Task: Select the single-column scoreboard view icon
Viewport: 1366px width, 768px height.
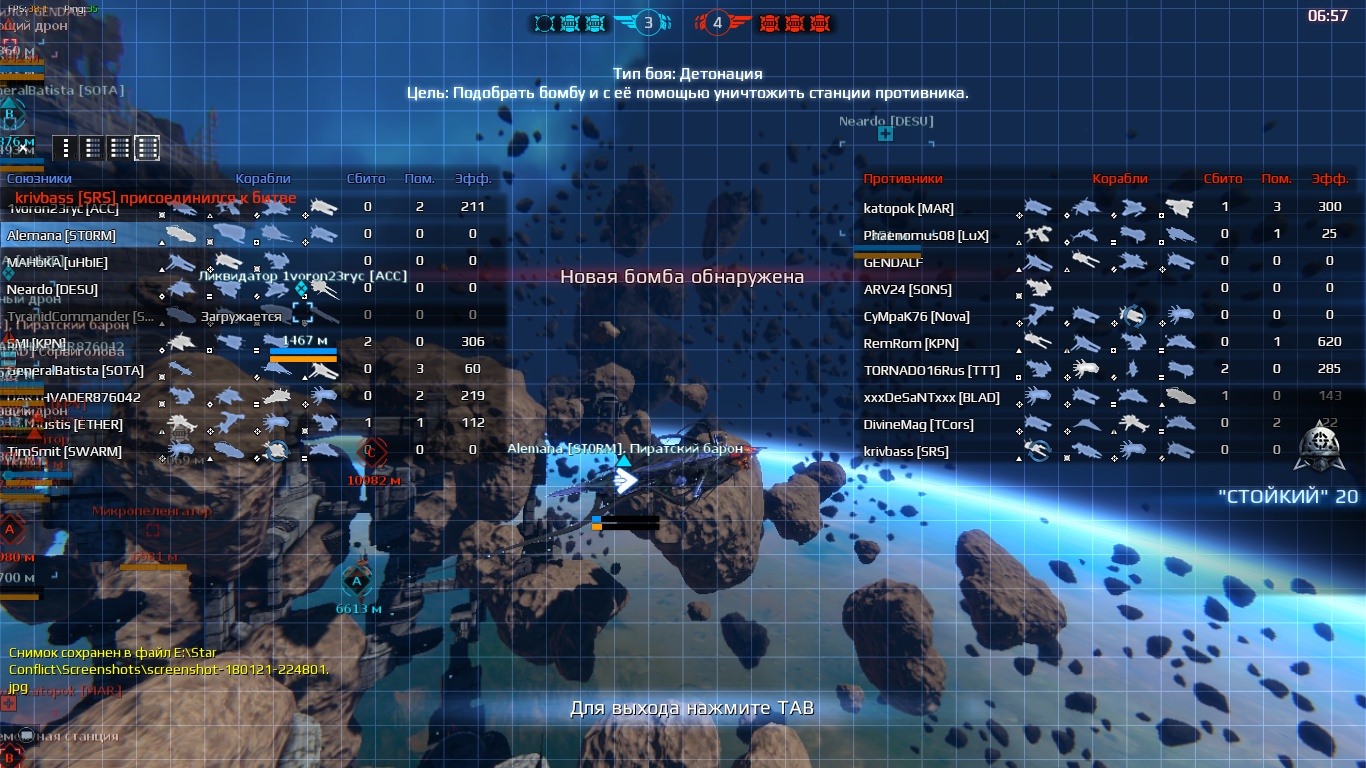Action: click(66, 148)
